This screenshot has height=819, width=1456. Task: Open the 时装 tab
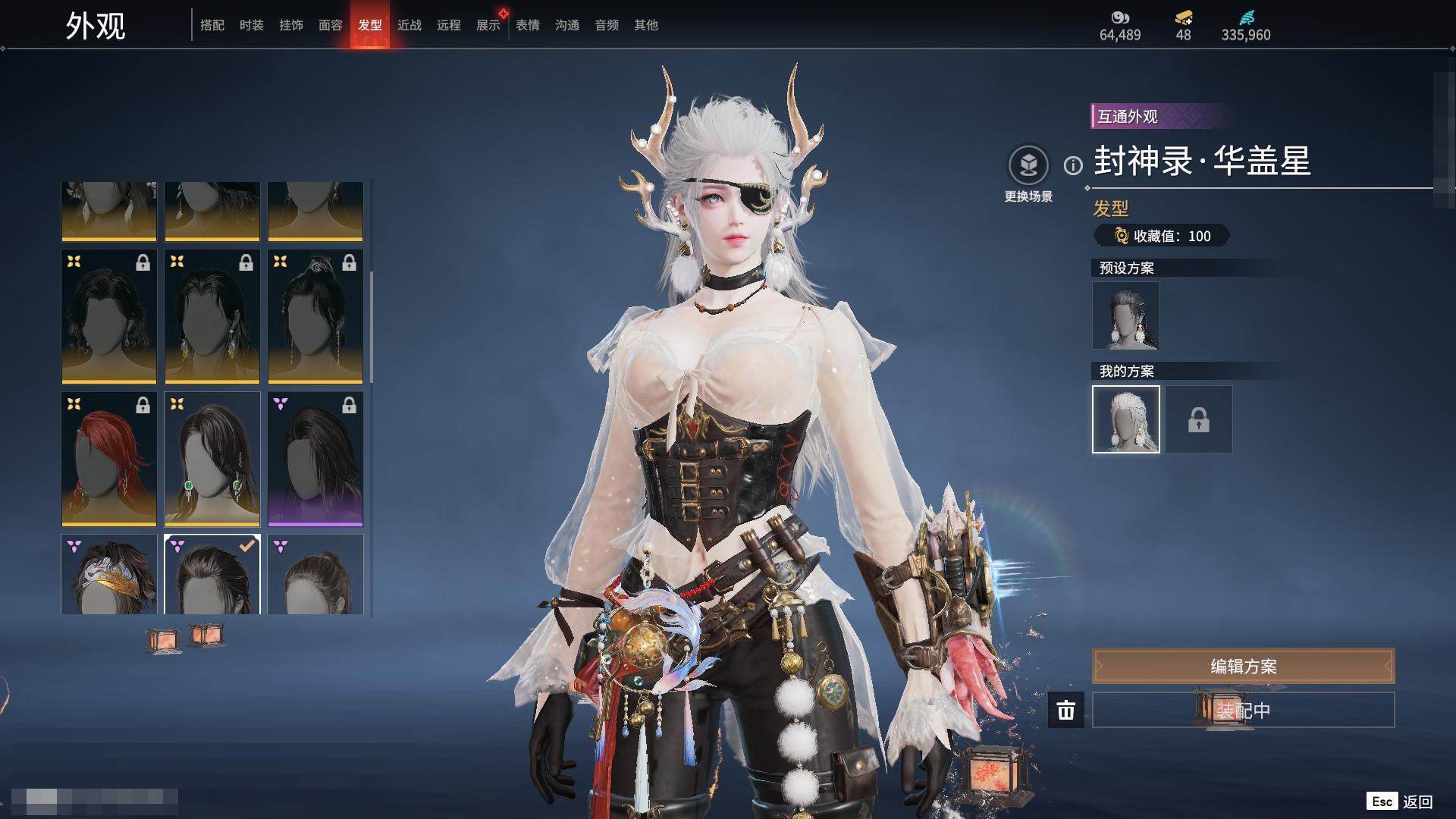click(252, 25)
